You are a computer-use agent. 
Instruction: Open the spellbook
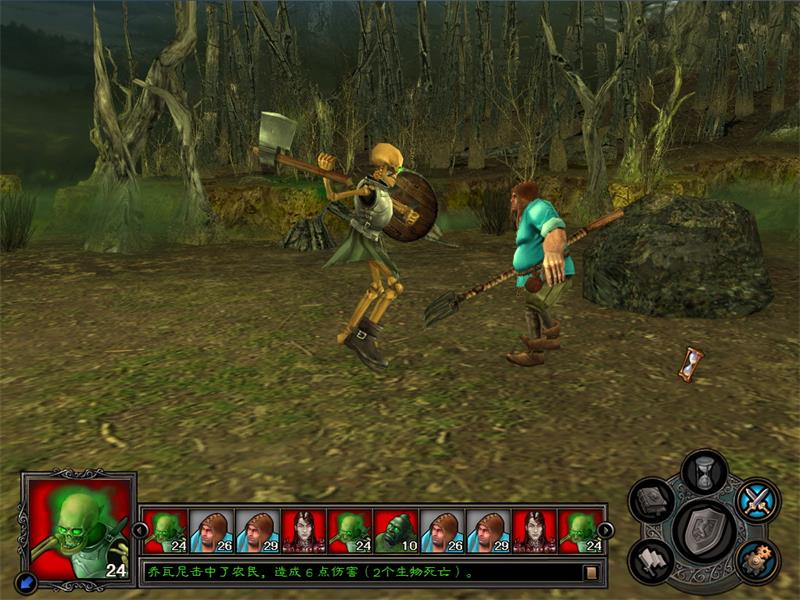coord(652,500)
